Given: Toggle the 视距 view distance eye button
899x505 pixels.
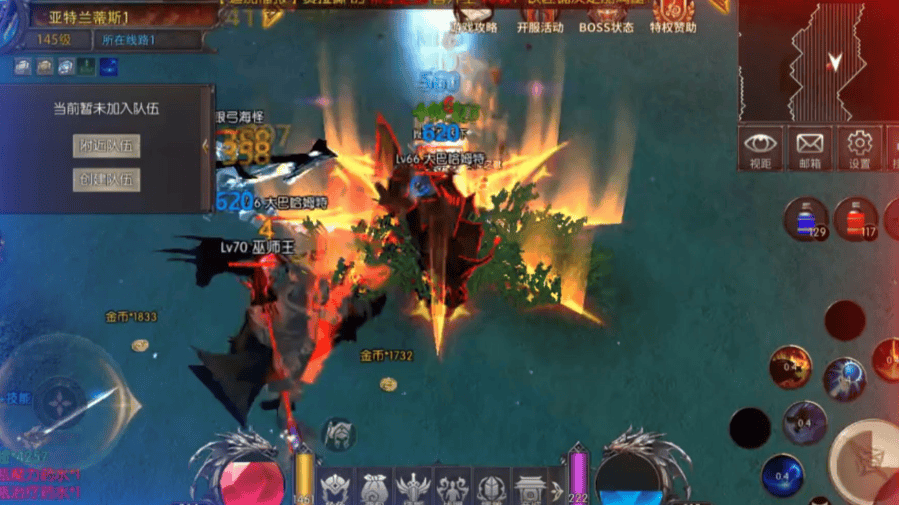Looking at the screenshot, I should (760, 147).
